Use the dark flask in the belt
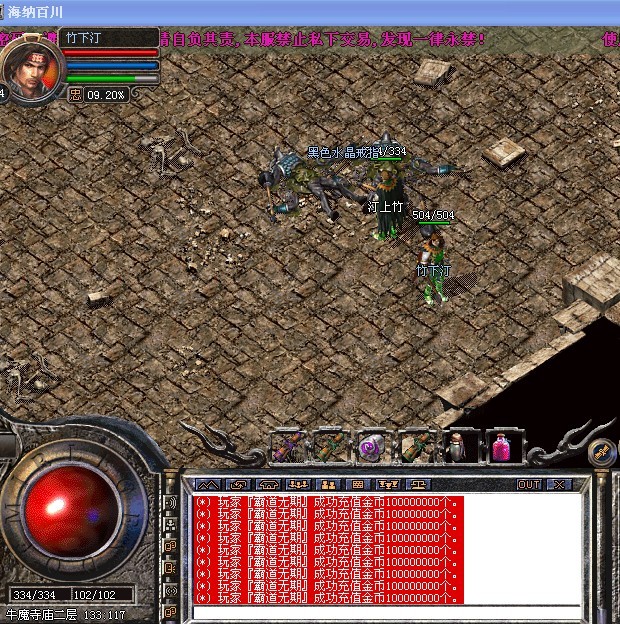This screenshot has width=620, height=624. (458, 446)
